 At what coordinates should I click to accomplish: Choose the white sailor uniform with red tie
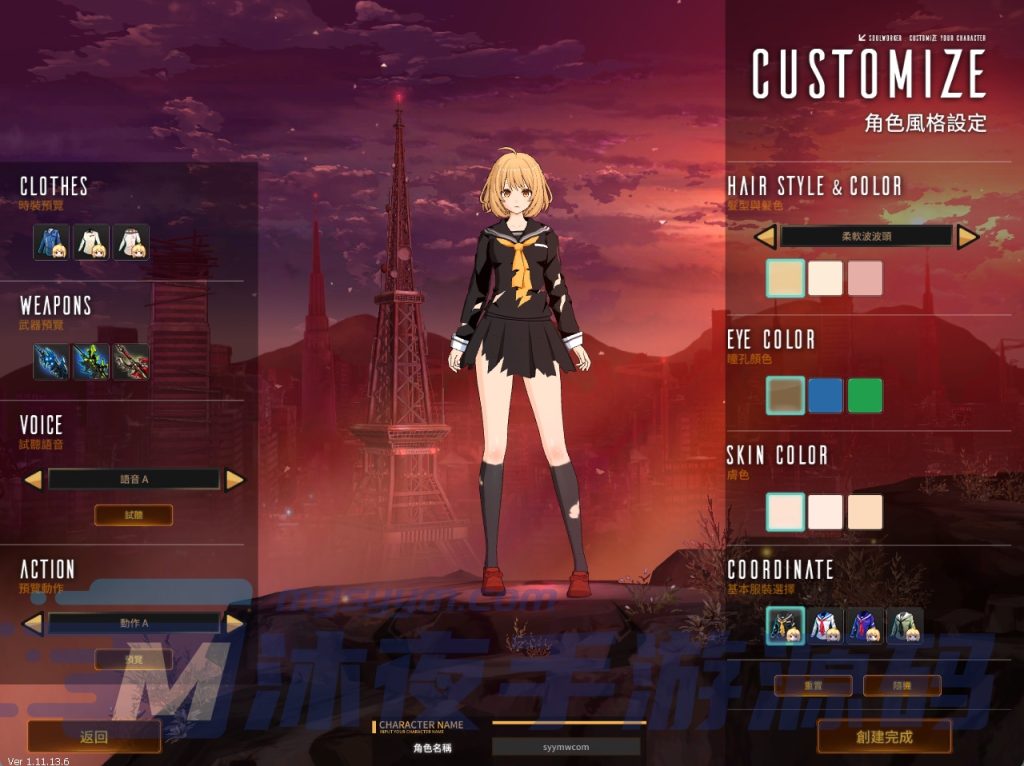point(825,626)
